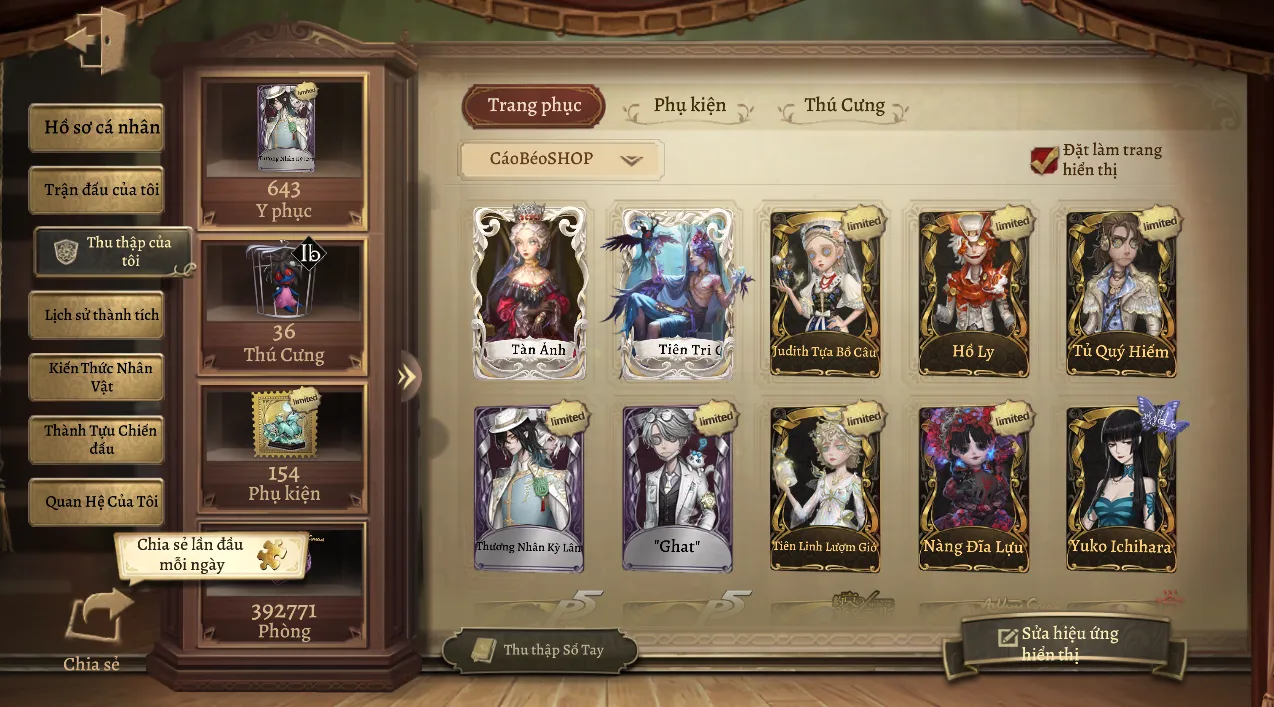Pick the Yuko Ichihara costume card
The height and width of the screenshot is (707, 1274).
point(1120,488)
